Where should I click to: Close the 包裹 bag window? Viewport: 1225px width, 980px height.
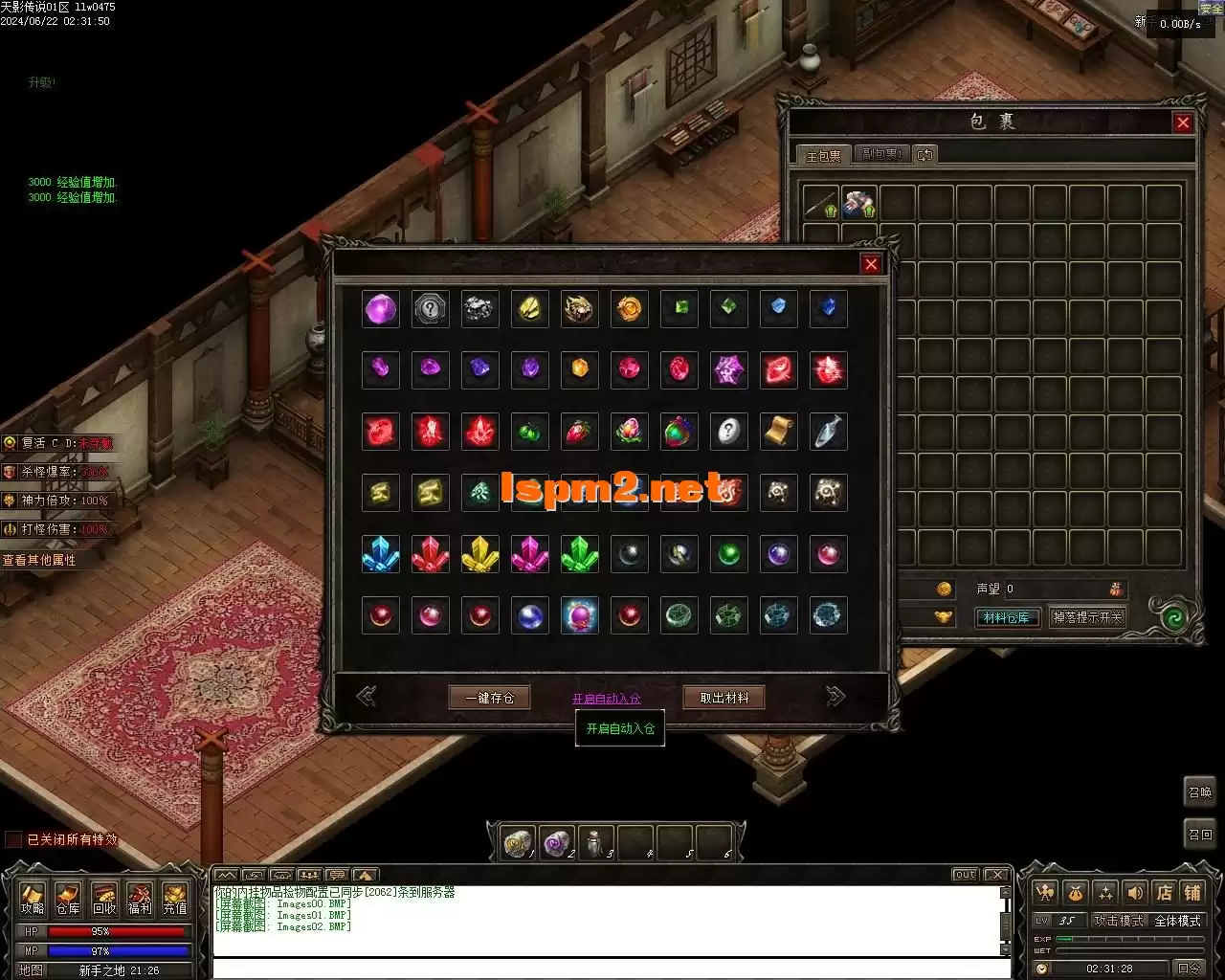click(x=1183, y=122)
